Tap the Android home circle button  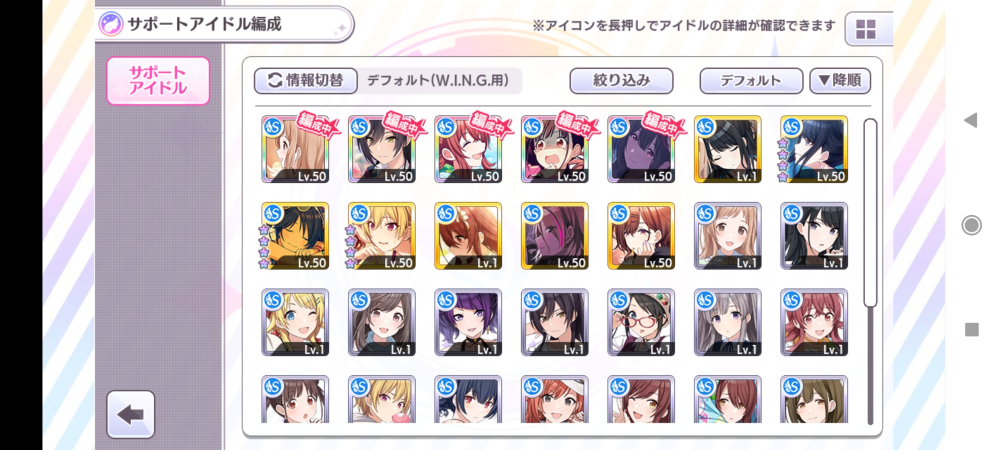971,225
